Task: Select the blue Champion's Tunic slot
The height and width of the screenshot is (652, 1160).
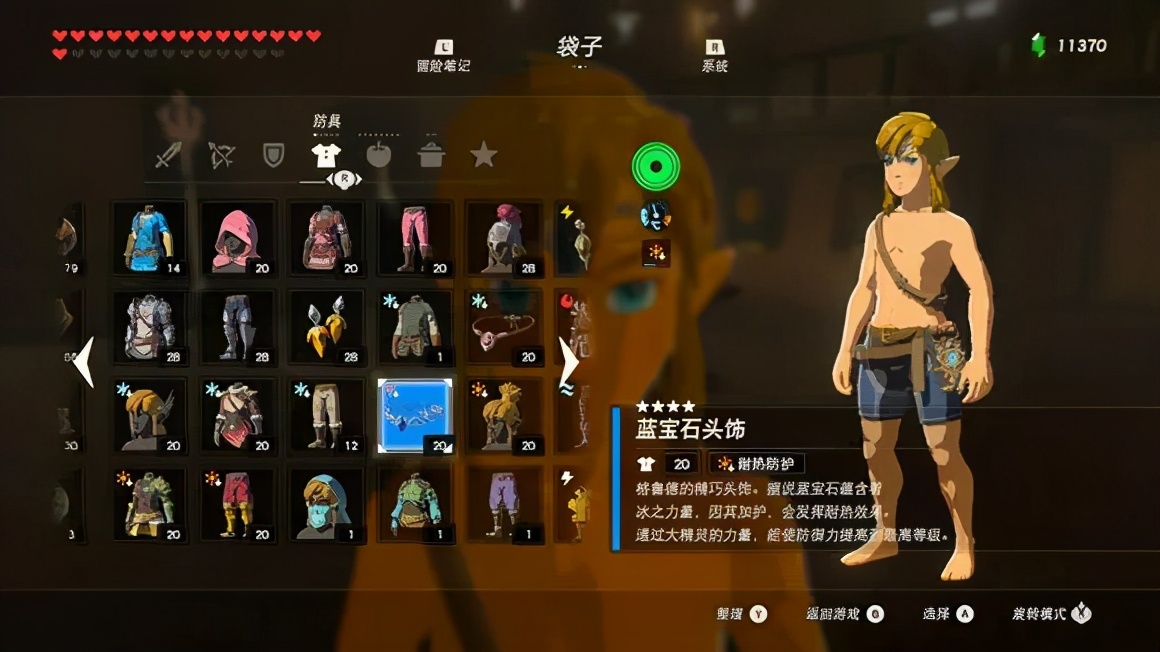Action: 149,238
